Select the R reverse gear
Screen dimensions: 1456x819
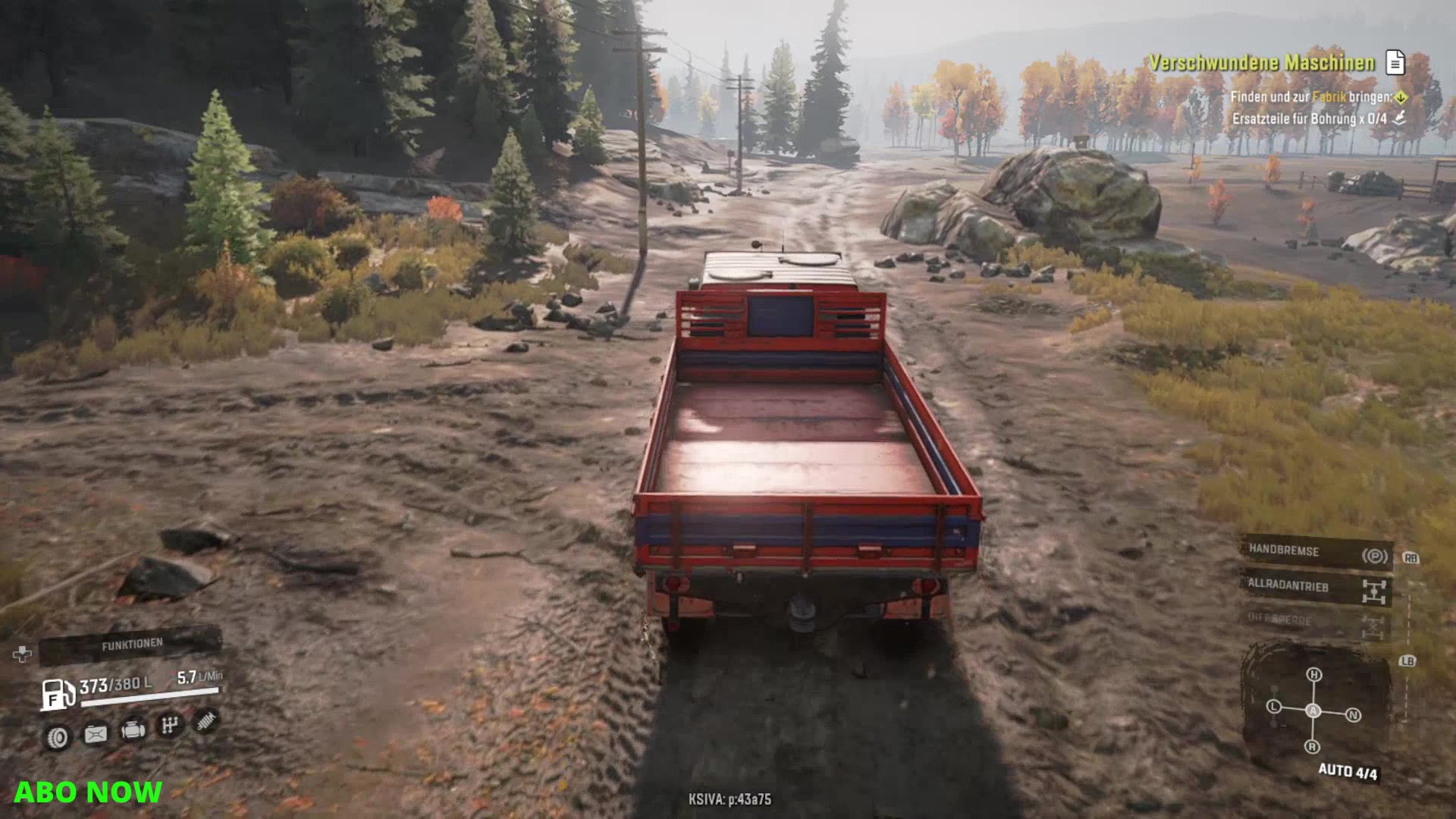tap(1312, 747)
